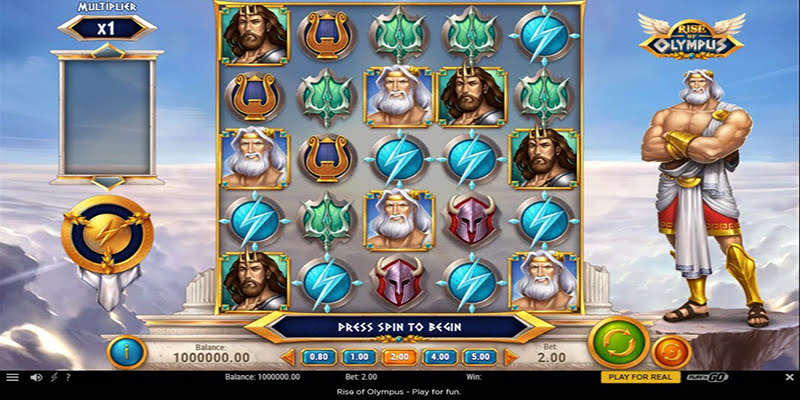Start a spin with the green button
800x400 pixels.
[612, 342]
